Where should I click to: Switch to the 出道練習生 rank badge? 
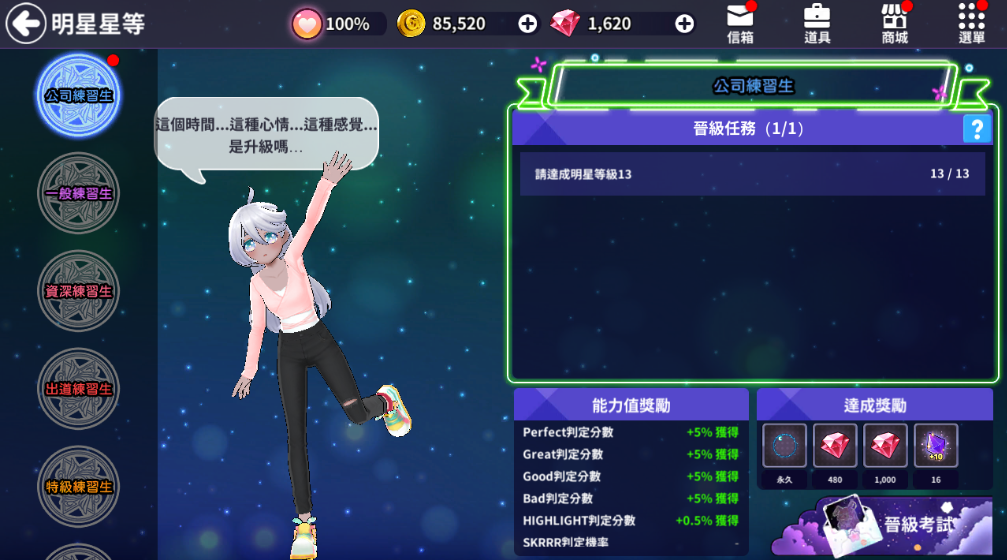78,388
